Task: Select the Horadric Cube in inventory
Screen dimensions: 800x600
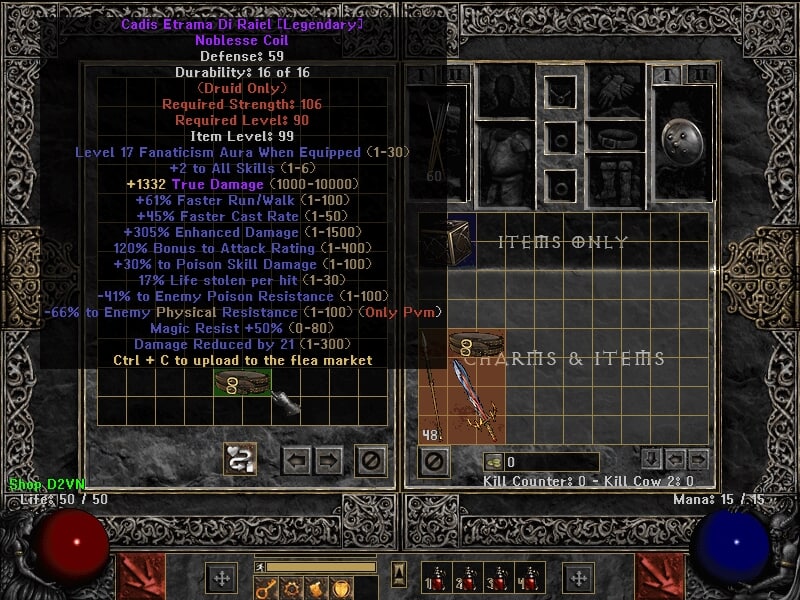Action: 445,240
